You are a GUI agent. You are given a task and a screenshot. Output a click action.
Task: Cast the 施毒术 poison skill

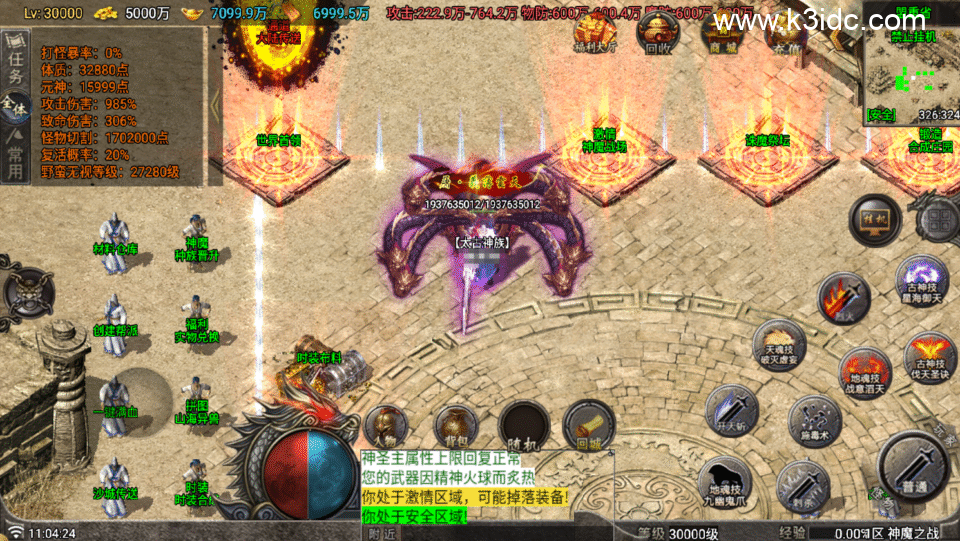814,420
